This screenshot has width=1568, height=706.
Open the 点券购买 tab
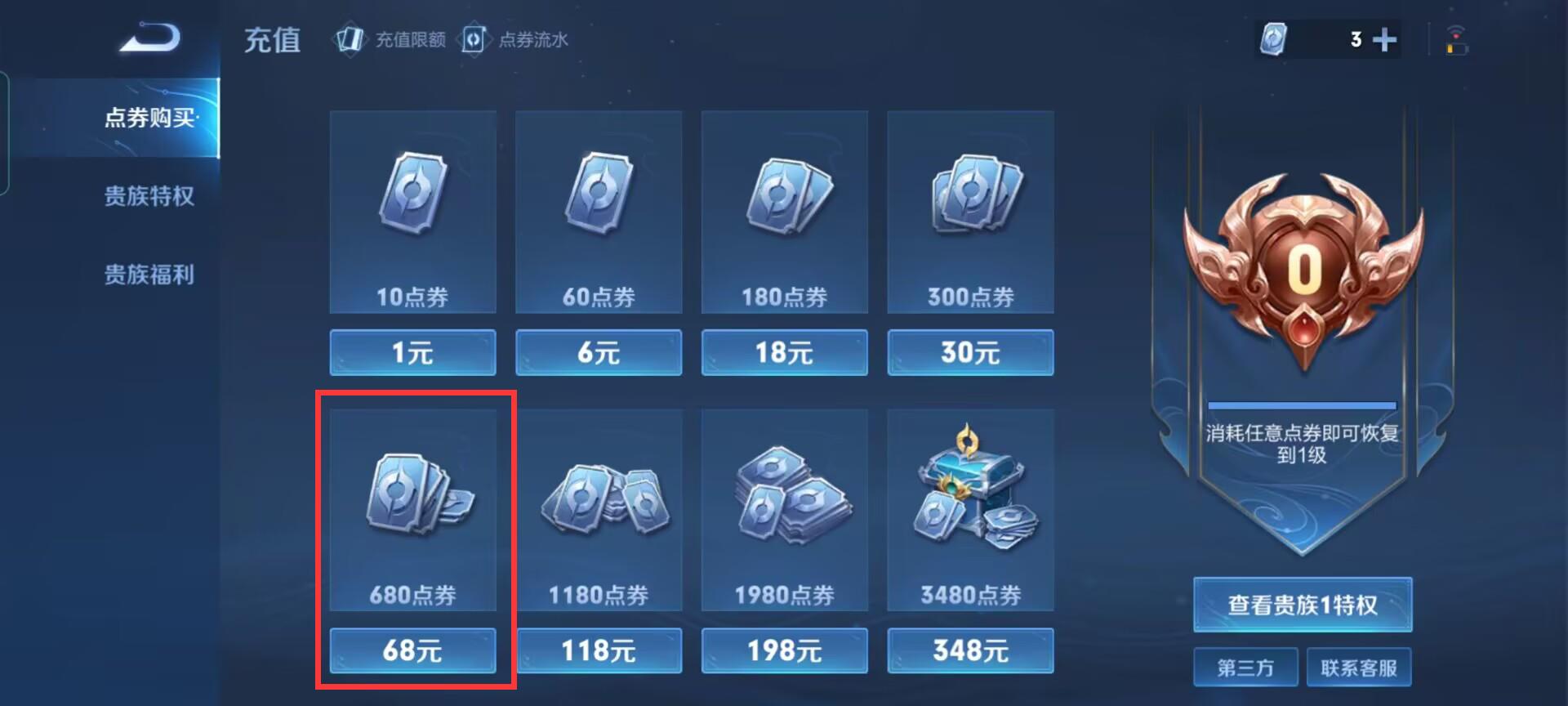coord(149,118)
